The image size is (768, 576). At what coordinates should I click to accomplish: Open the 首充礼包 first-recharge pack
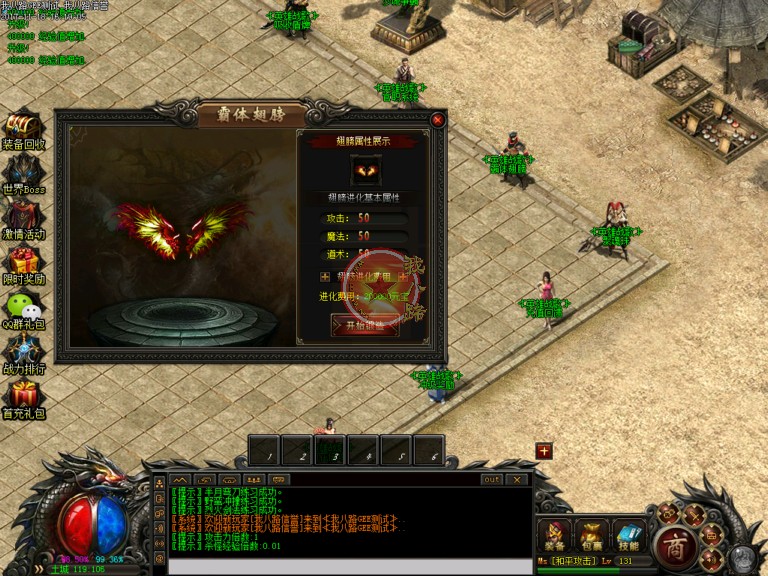tap(23, 397)
